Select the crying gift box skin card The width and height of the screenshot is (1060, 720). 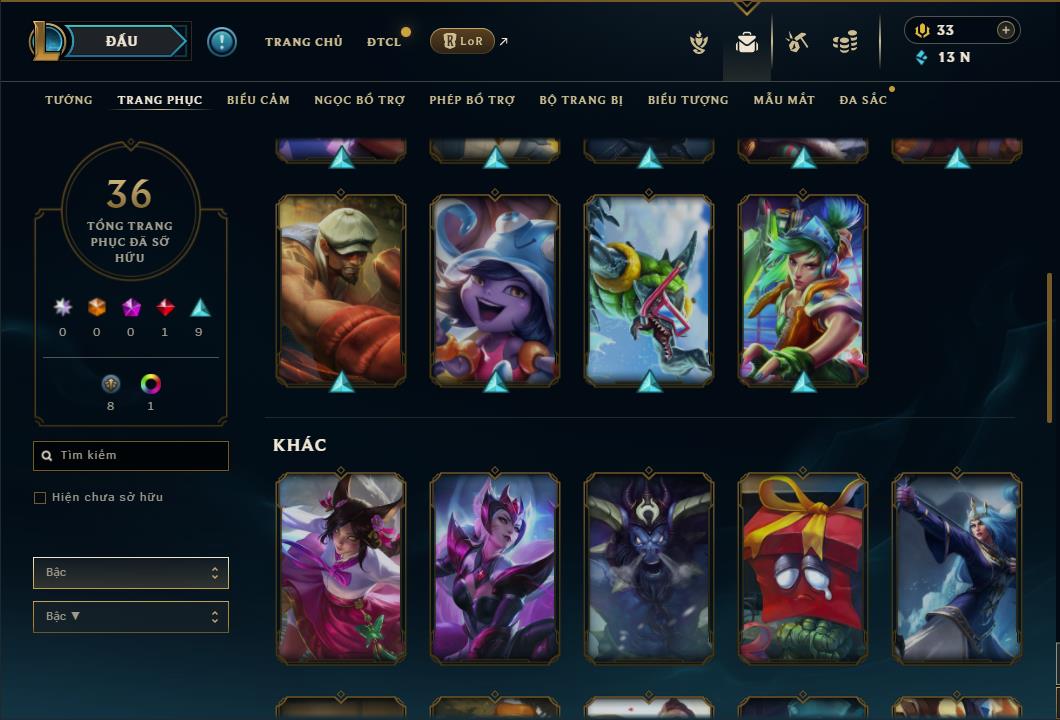803,568
